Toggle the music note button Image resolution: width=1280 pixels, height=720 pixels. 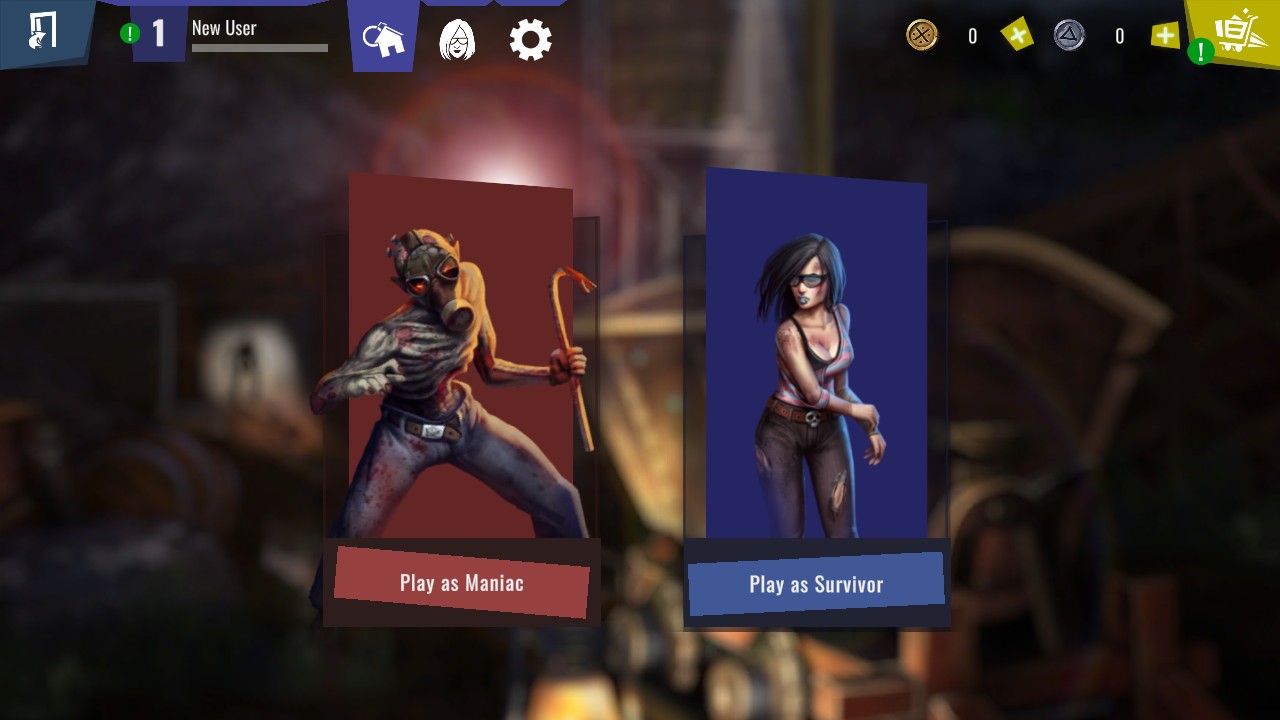42,31
